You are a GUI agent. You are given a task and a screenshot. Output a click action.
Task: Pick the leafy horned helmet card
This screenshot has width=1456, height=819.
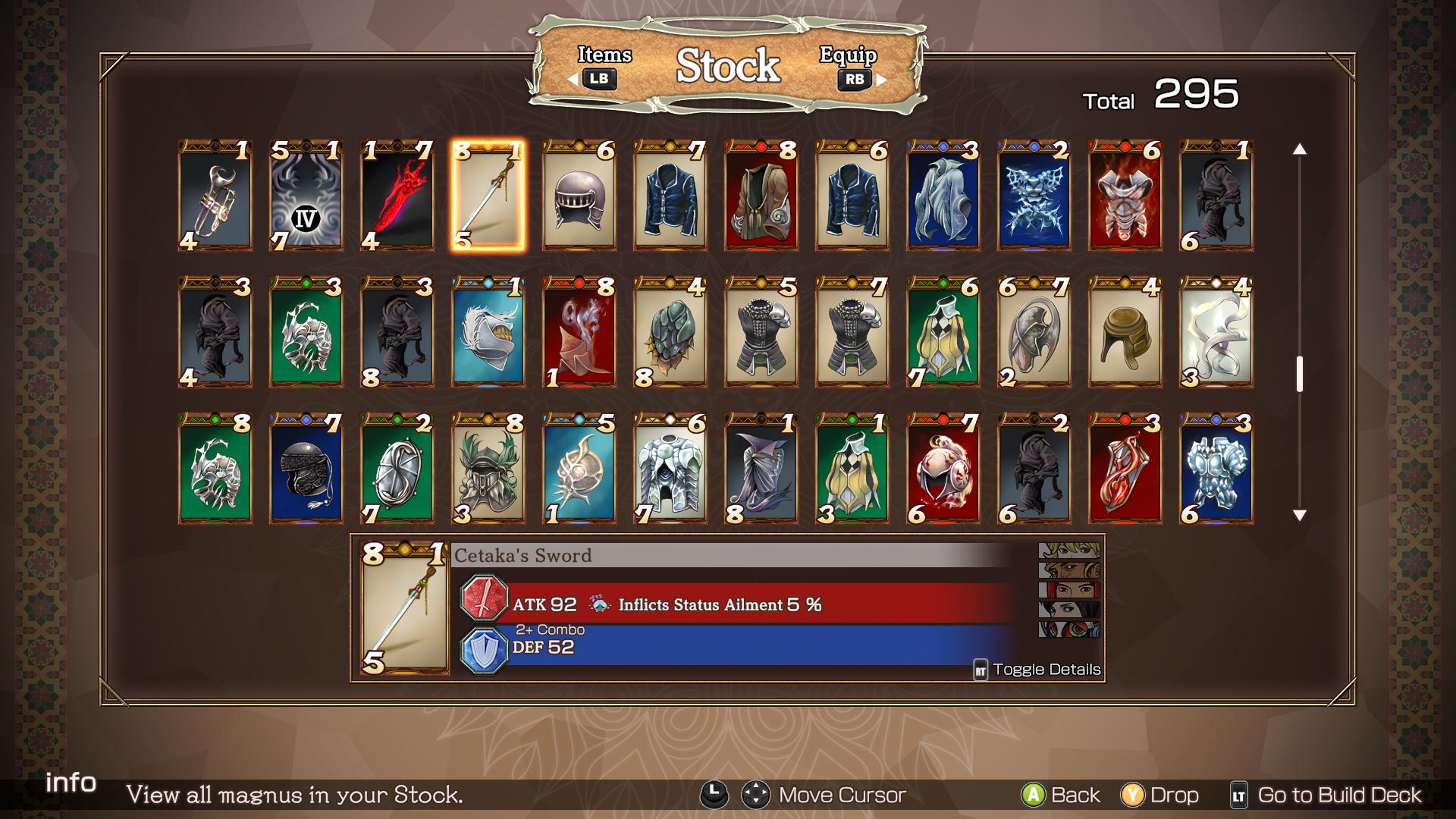point(488,469)
